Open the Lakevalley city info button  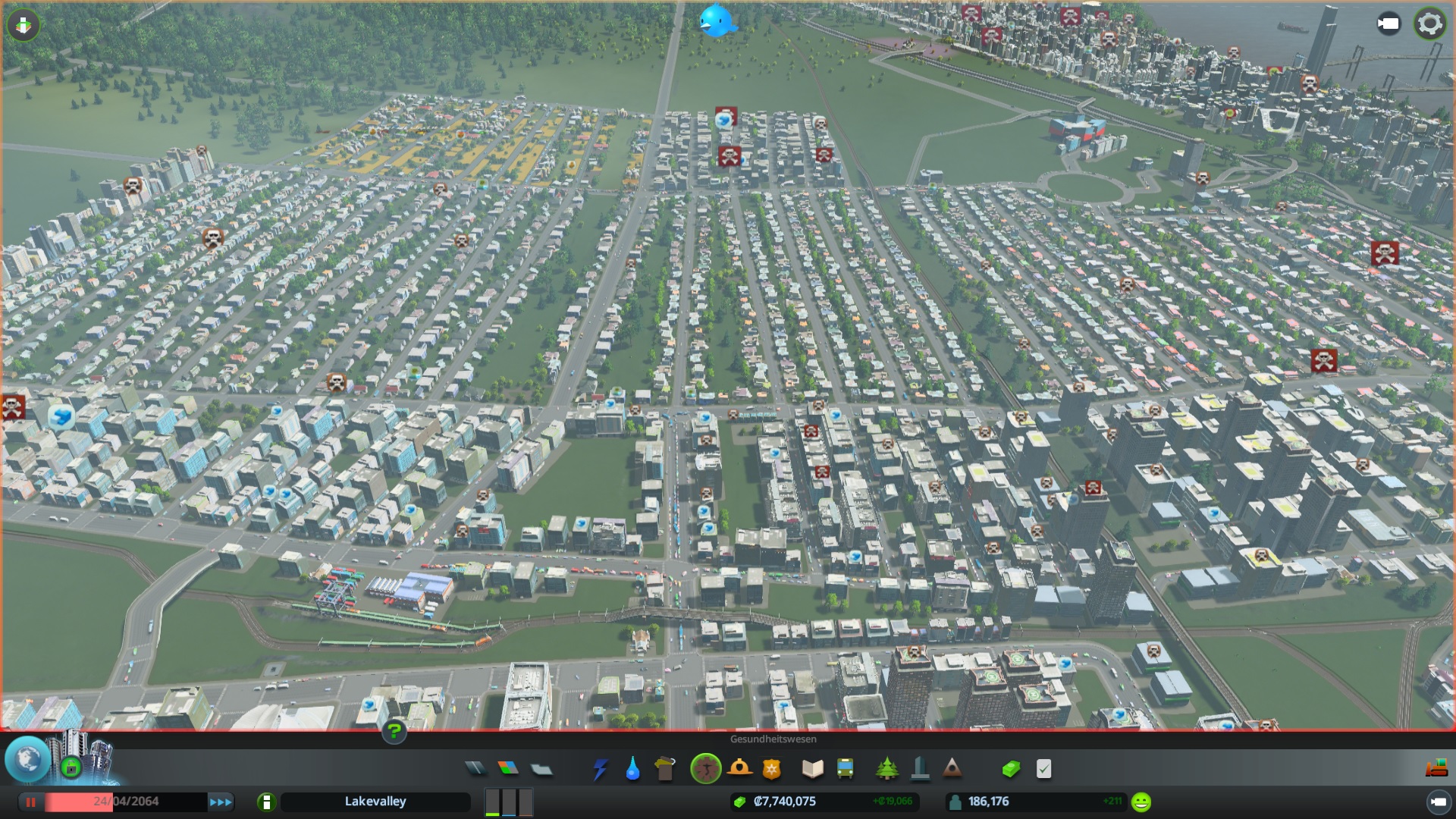pos(266,802)
